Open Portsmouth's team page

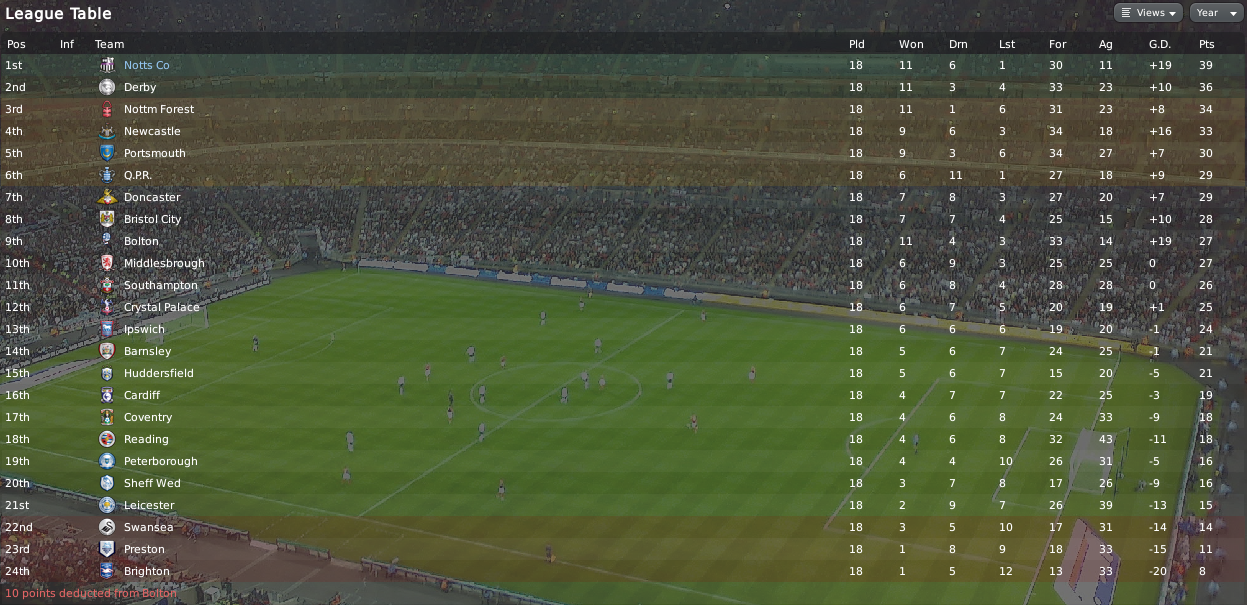[x=154, y=153]
